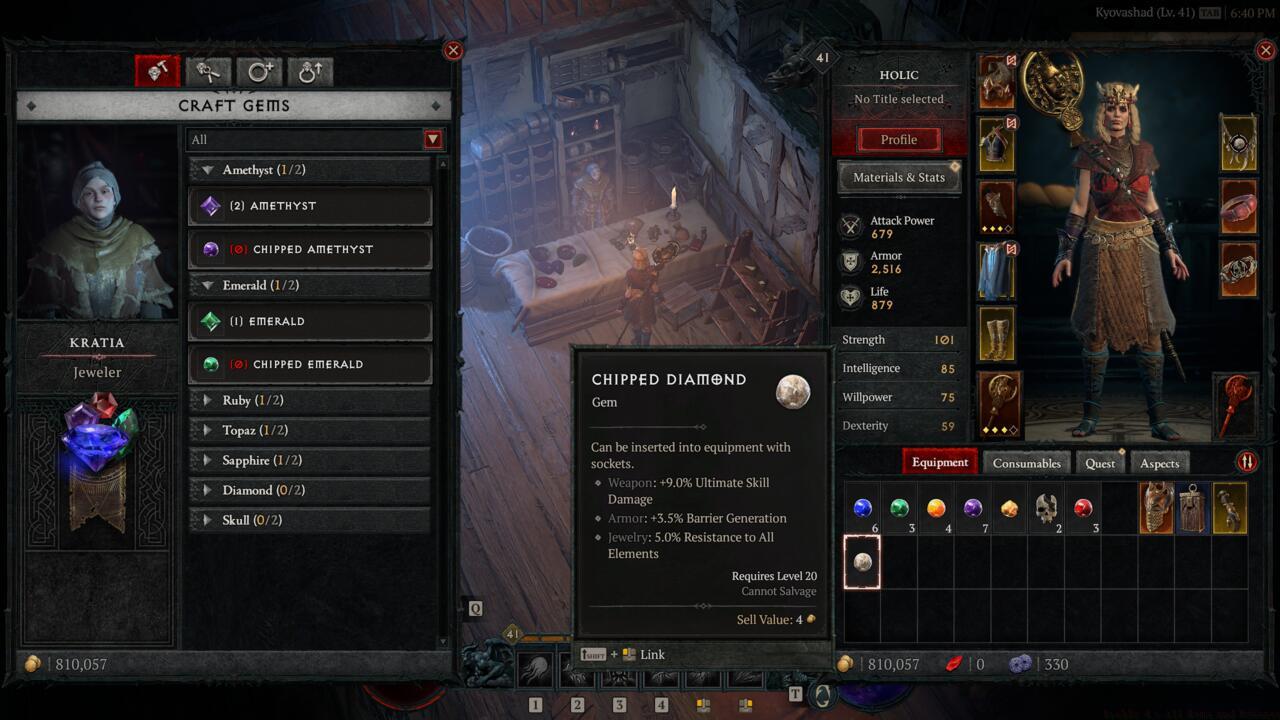1280x720 pixels.
Task: Expand the Ruby gem category
Action: pos(310,400)
